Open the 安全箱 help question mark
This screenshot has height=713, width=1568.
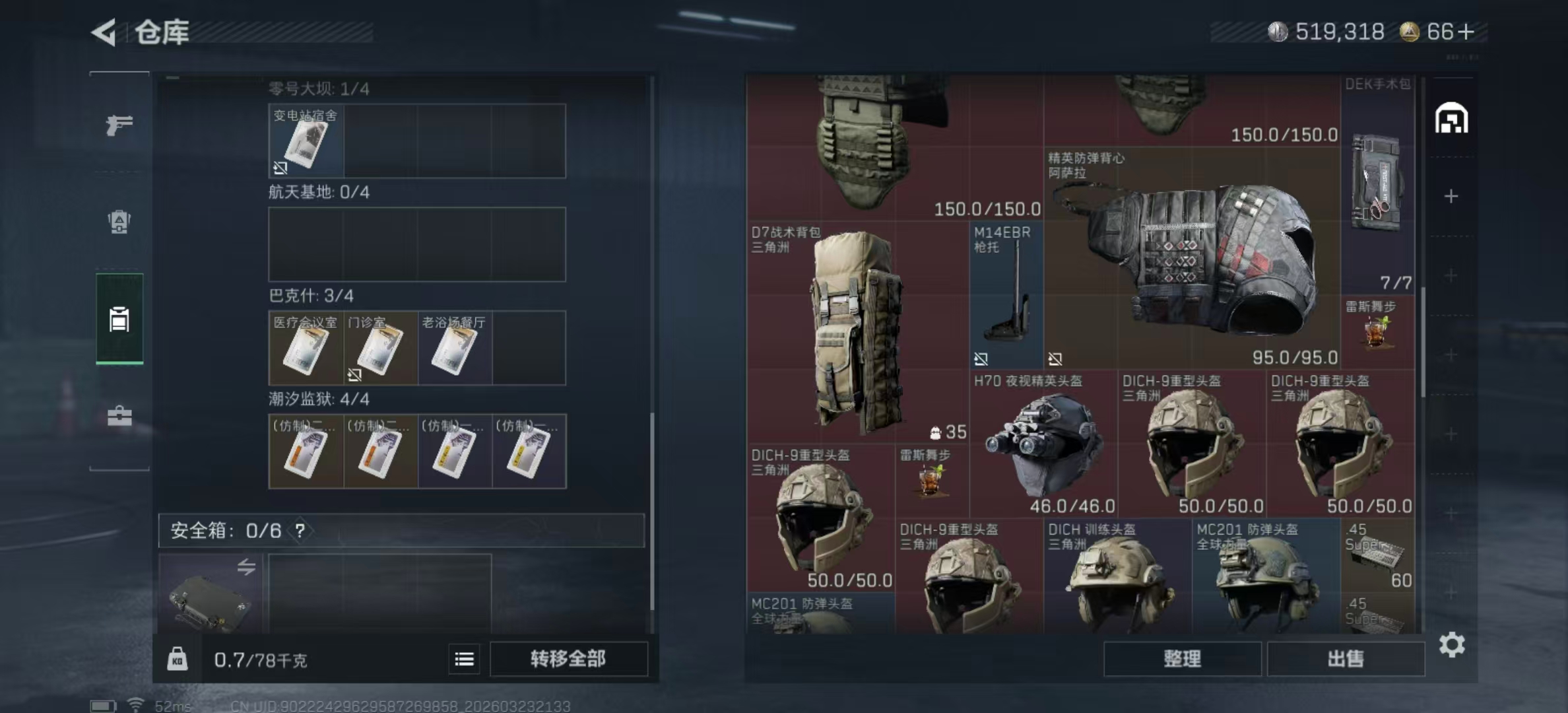[301, 530]
